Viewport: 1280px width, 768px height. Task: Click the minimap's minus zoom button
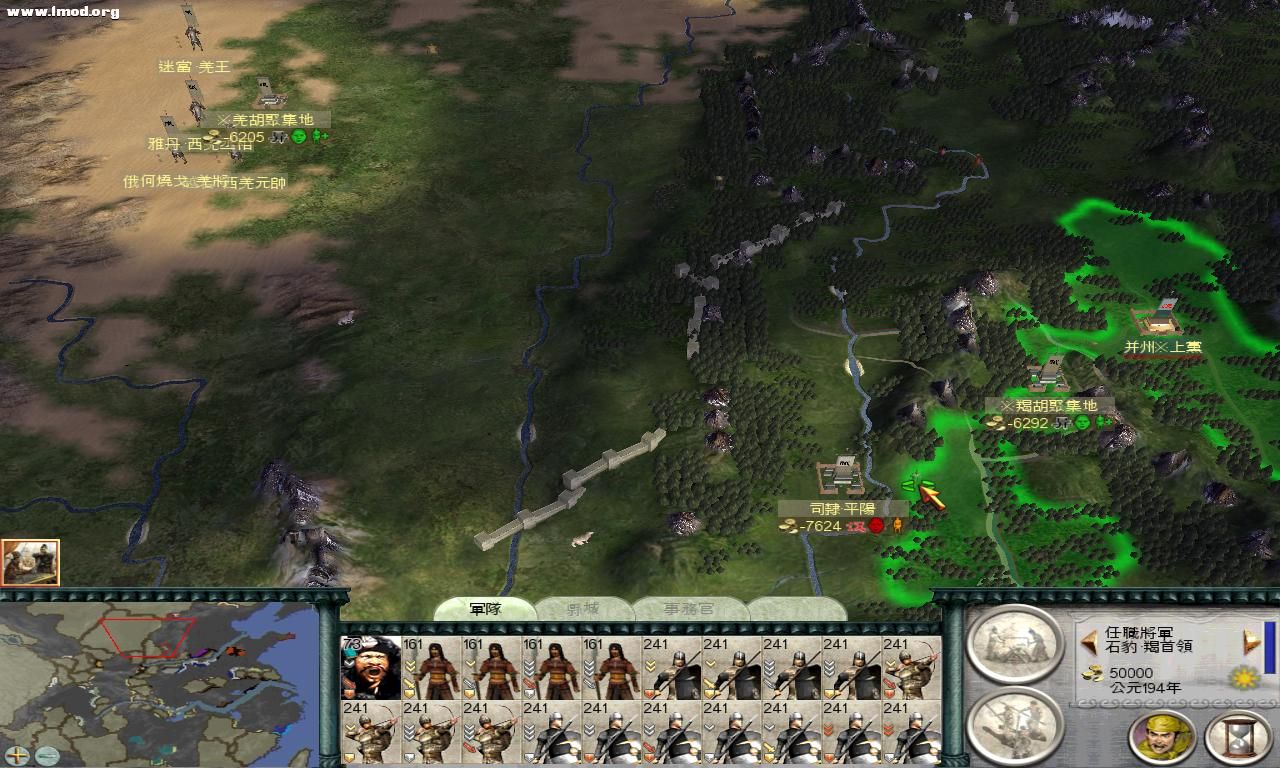point(46,756)
